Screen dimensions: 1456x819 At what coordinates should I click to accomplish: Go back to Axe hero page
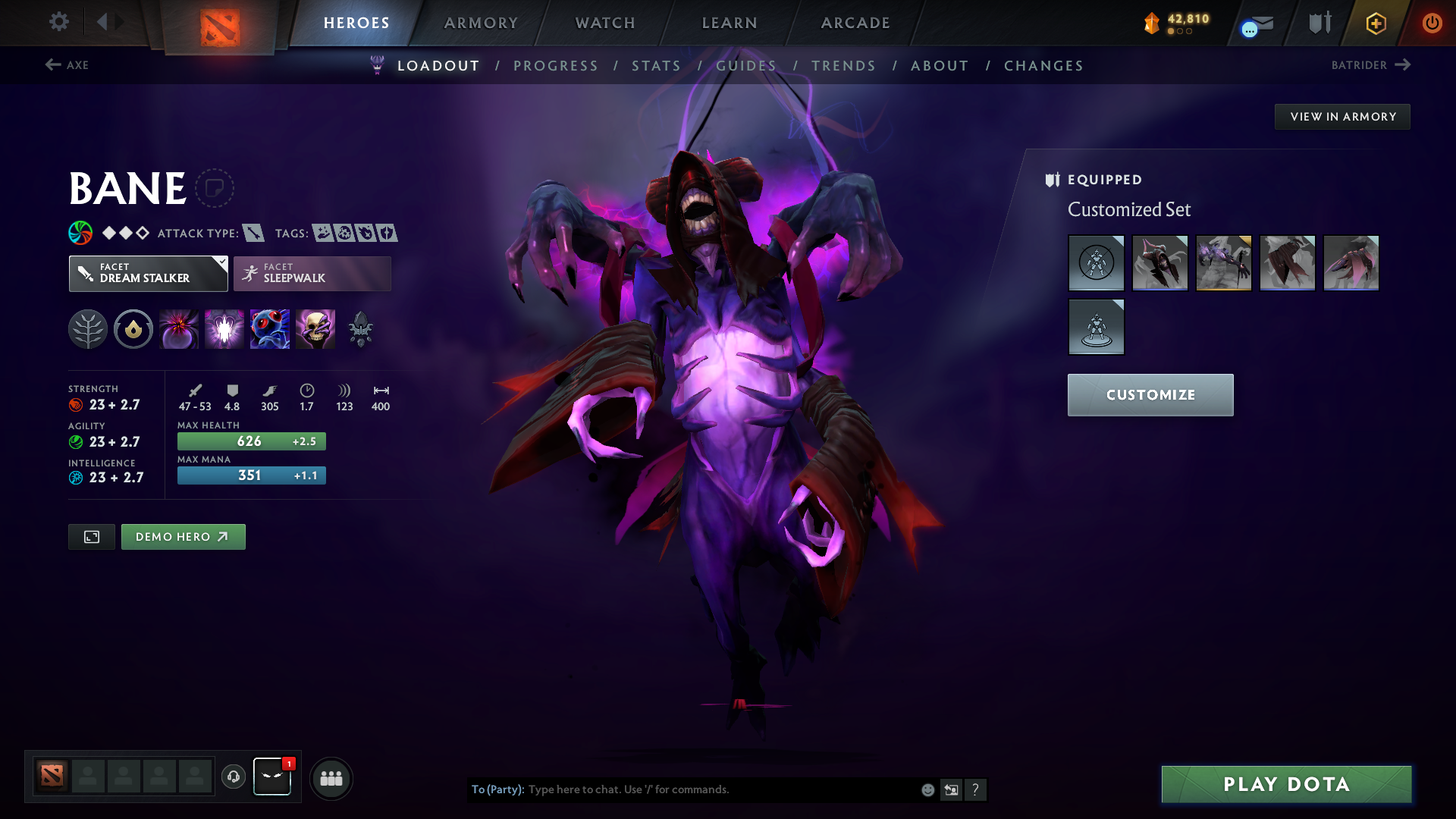coord(67,65)
